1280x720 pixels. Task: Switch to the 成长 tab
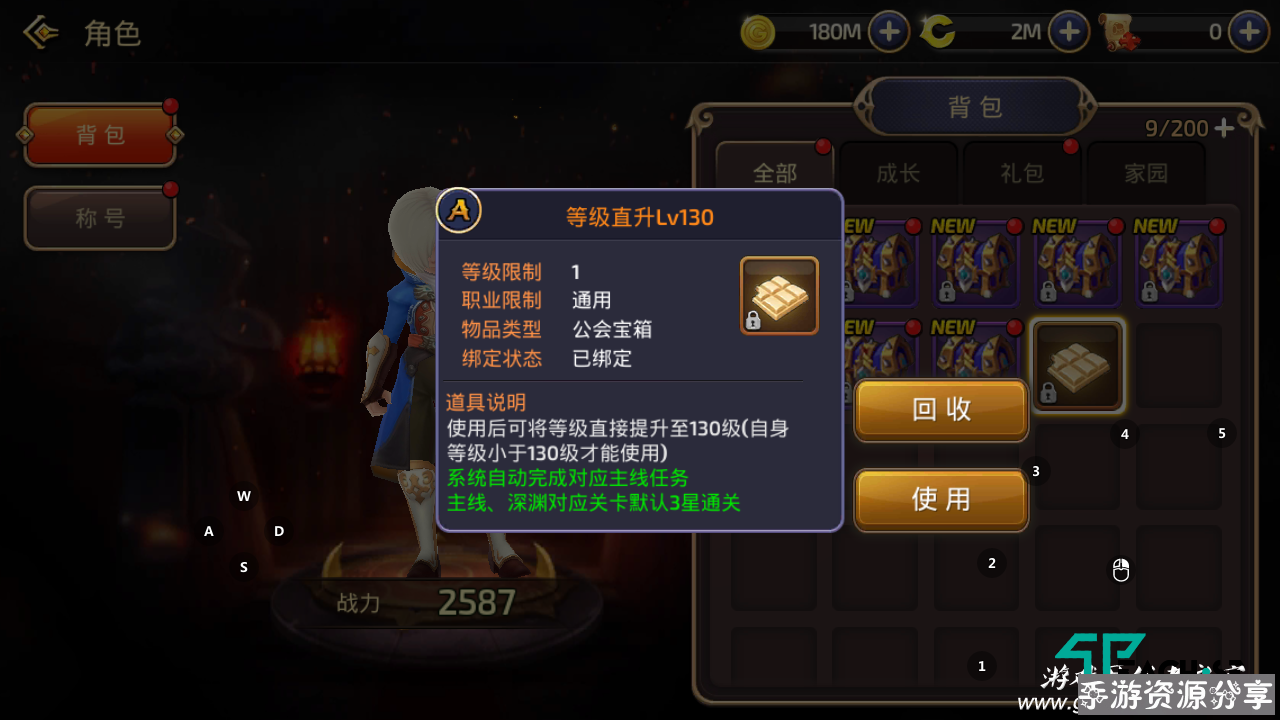click(x=898, y=173)
